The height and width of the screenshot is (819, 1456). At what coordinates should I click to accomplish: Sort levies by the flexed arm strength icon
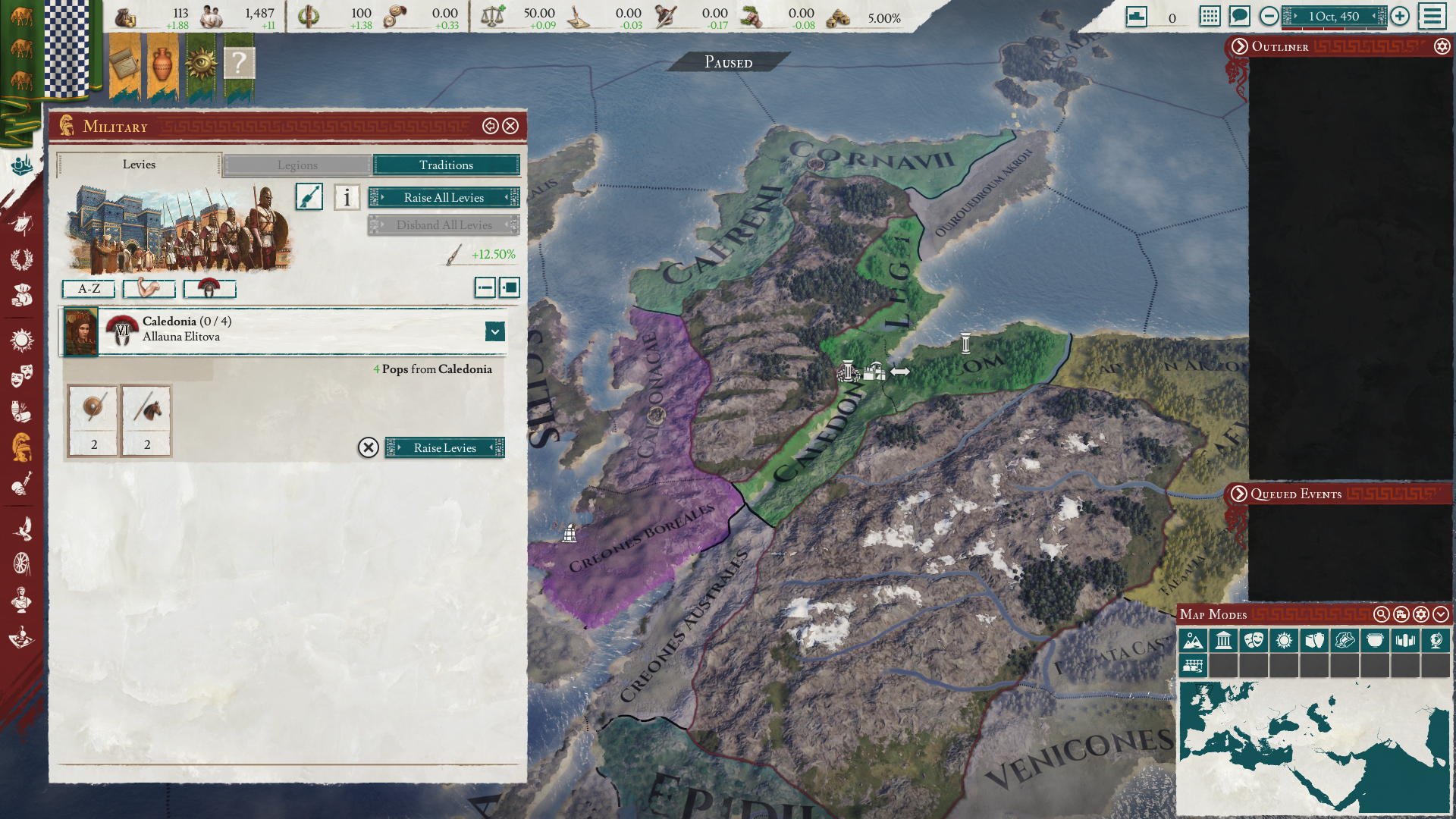(149, 288)
